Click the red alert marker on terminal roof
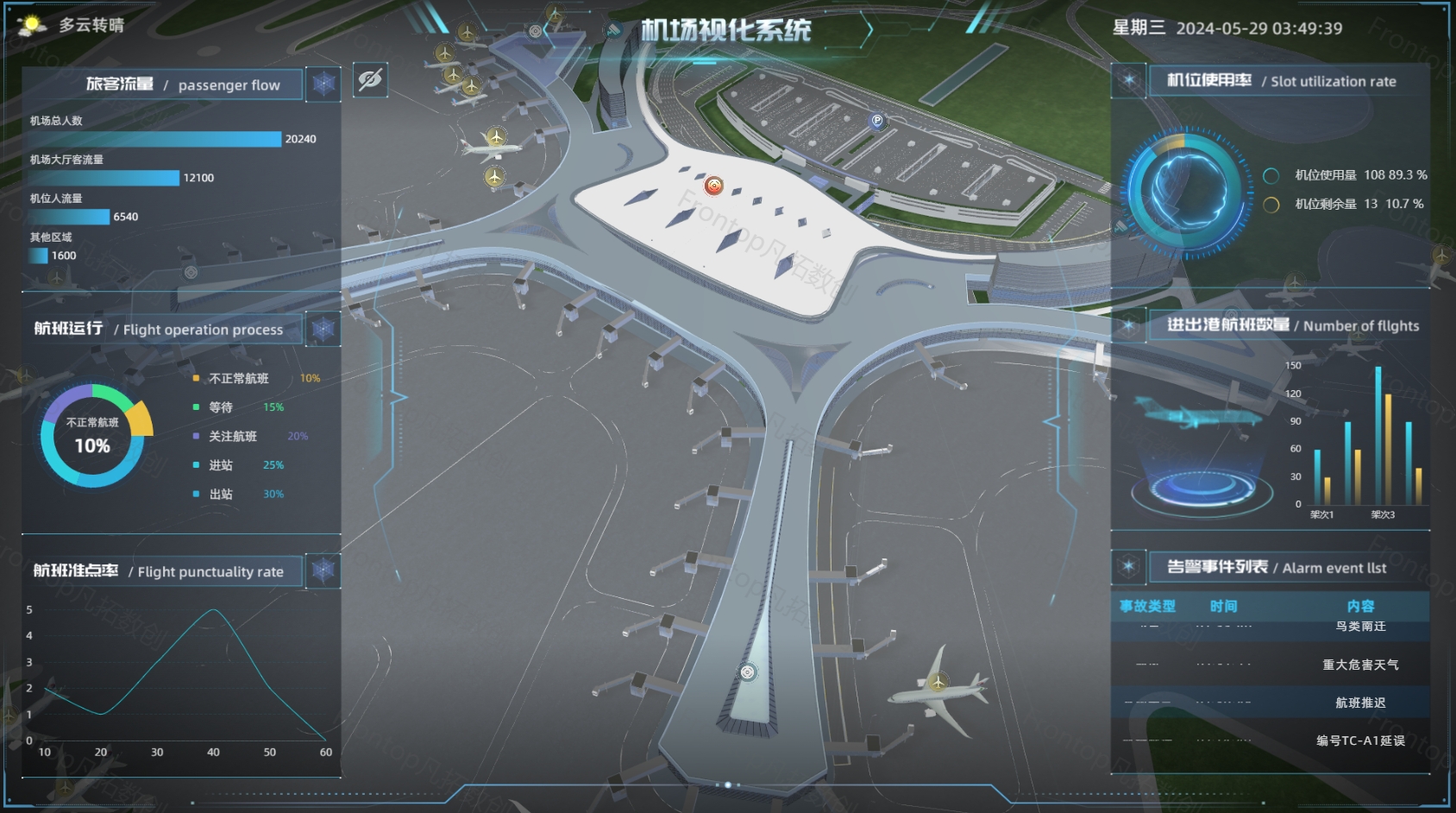 [713, 186]
